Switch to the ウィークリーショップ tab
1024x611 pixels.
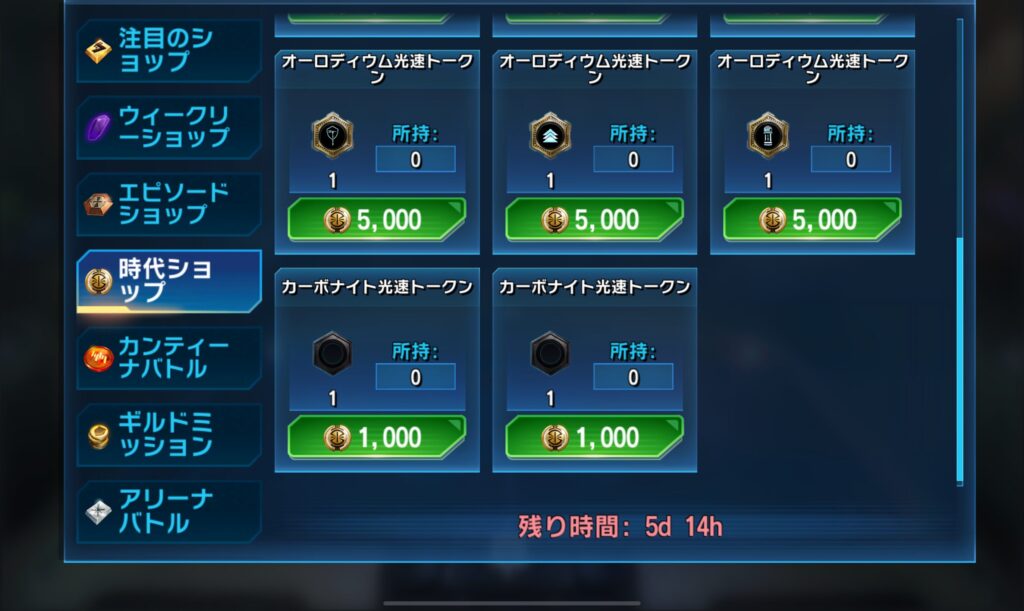tap(168, 127)
